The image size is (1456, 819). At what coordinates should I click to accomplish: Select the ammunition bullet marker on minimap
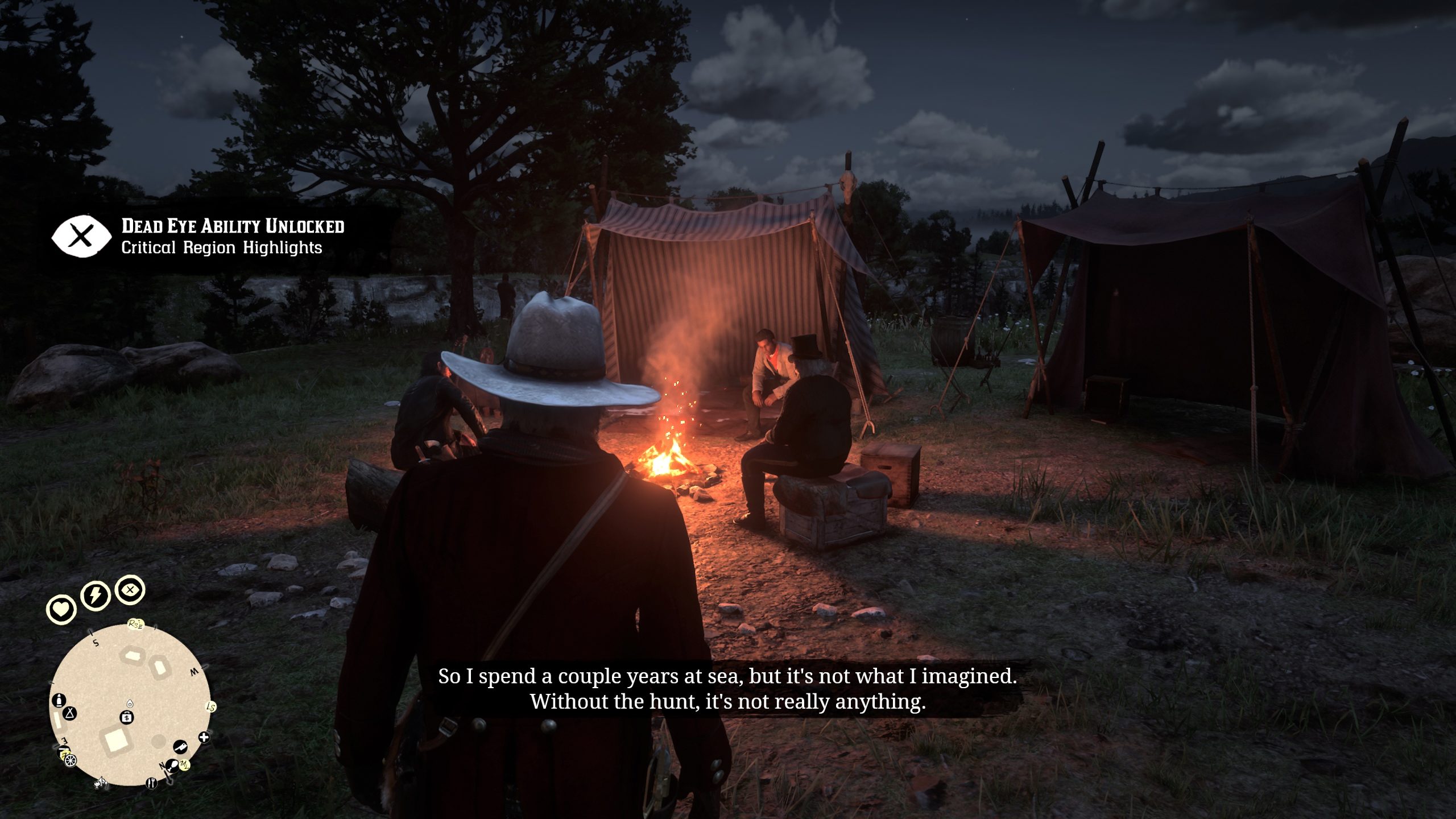click(x=59, y=700)
